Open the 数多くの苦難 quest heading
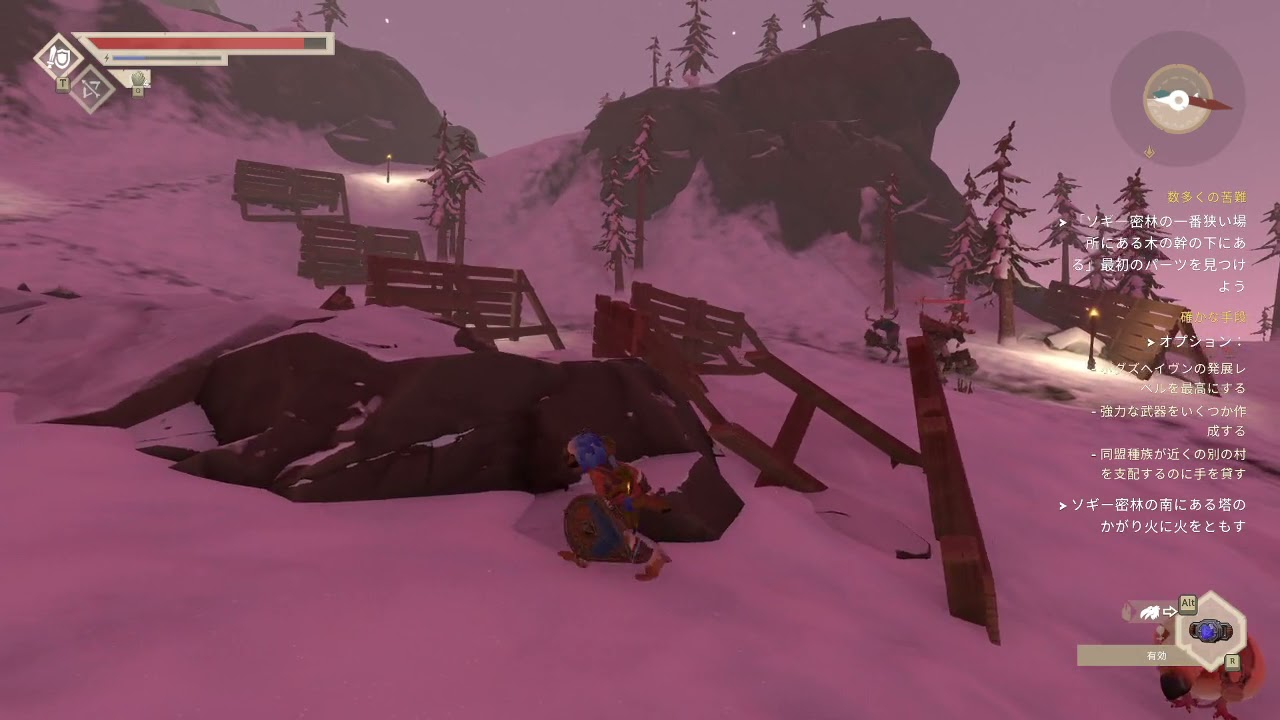 click(1206, 197)
